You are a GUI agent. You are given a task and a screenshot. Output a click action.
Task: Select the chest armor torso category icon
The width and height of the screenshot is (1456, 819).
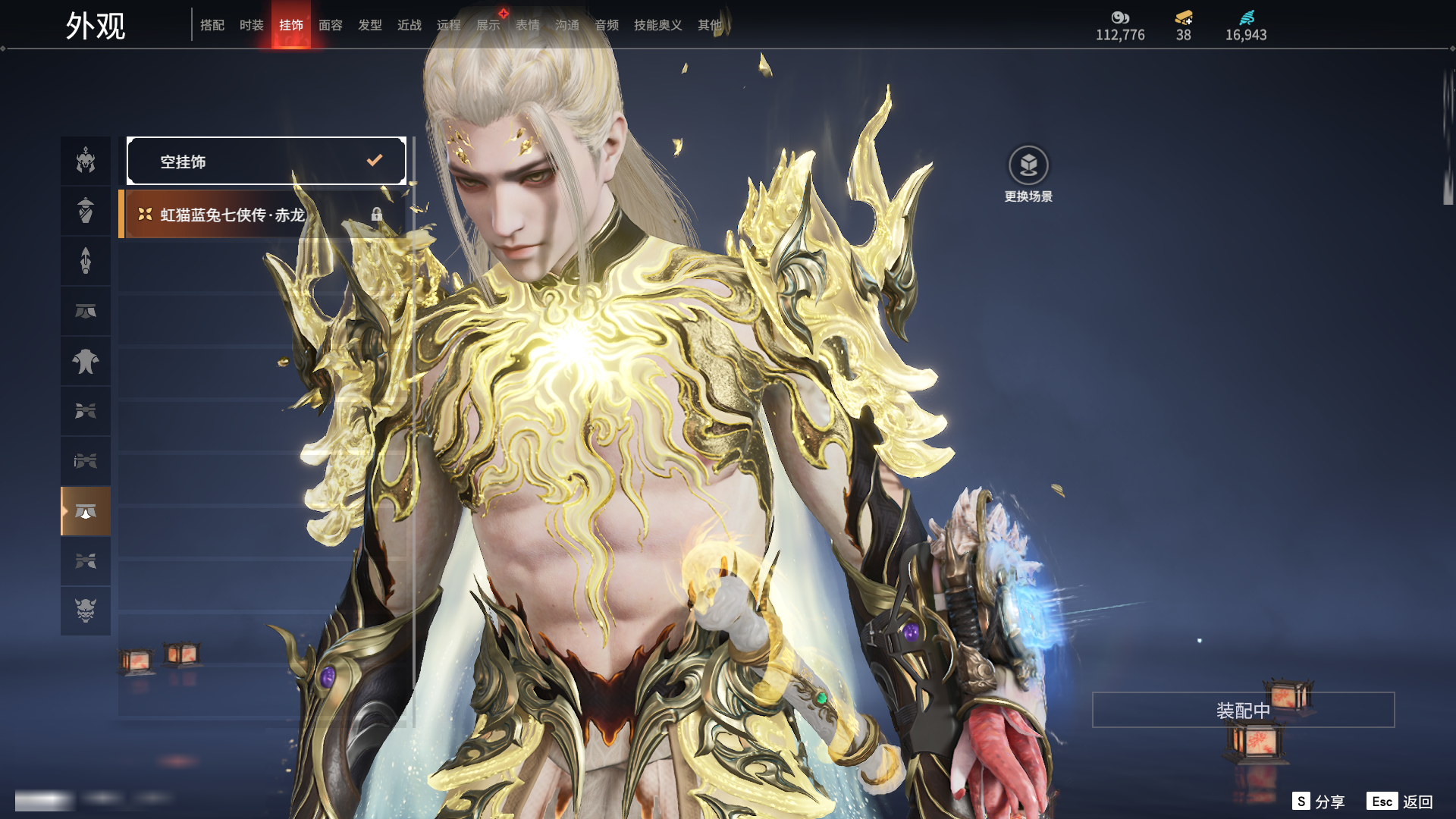click(x=86, y=361)
